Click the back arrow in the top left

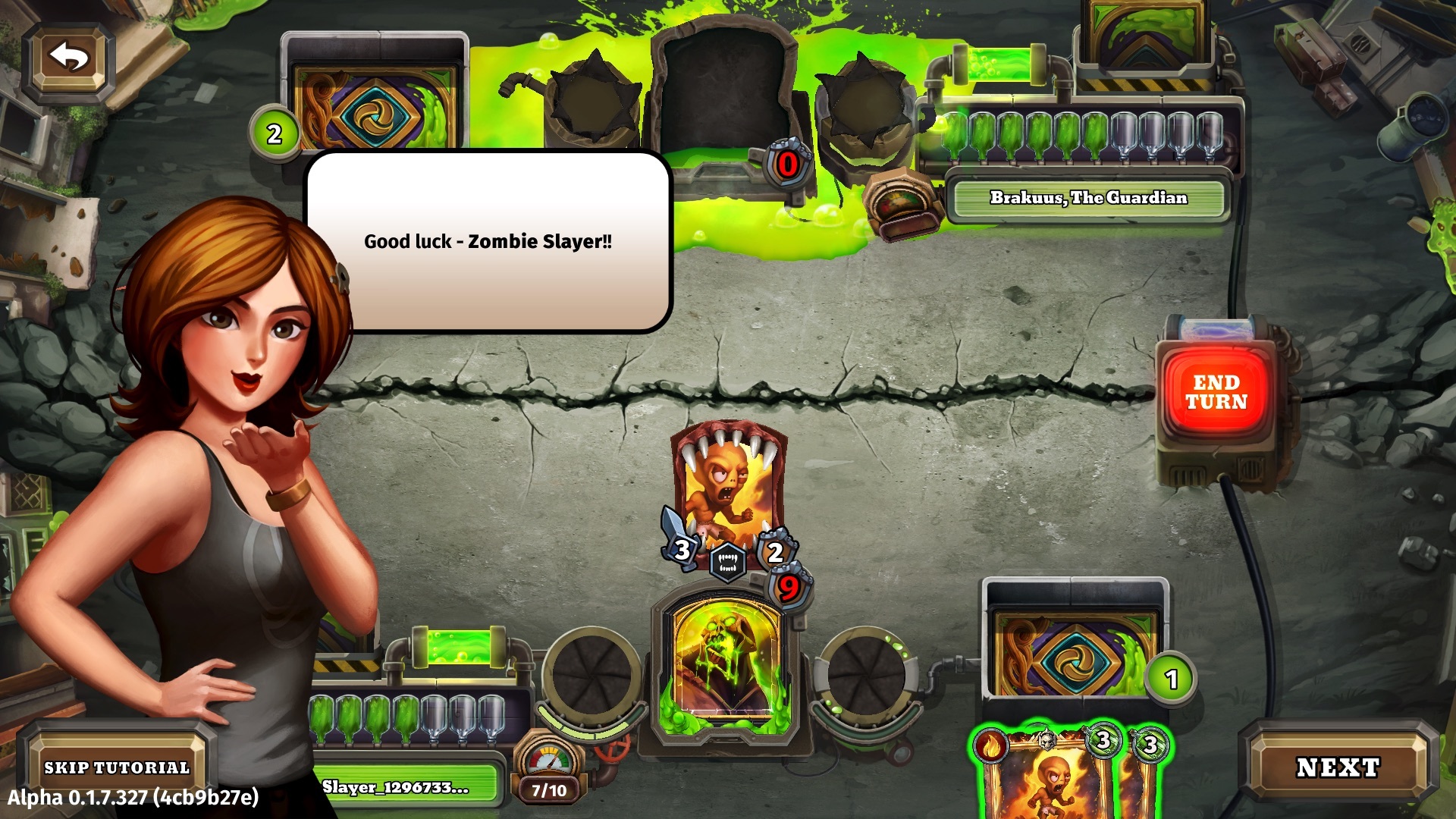[x=68, y=57]
